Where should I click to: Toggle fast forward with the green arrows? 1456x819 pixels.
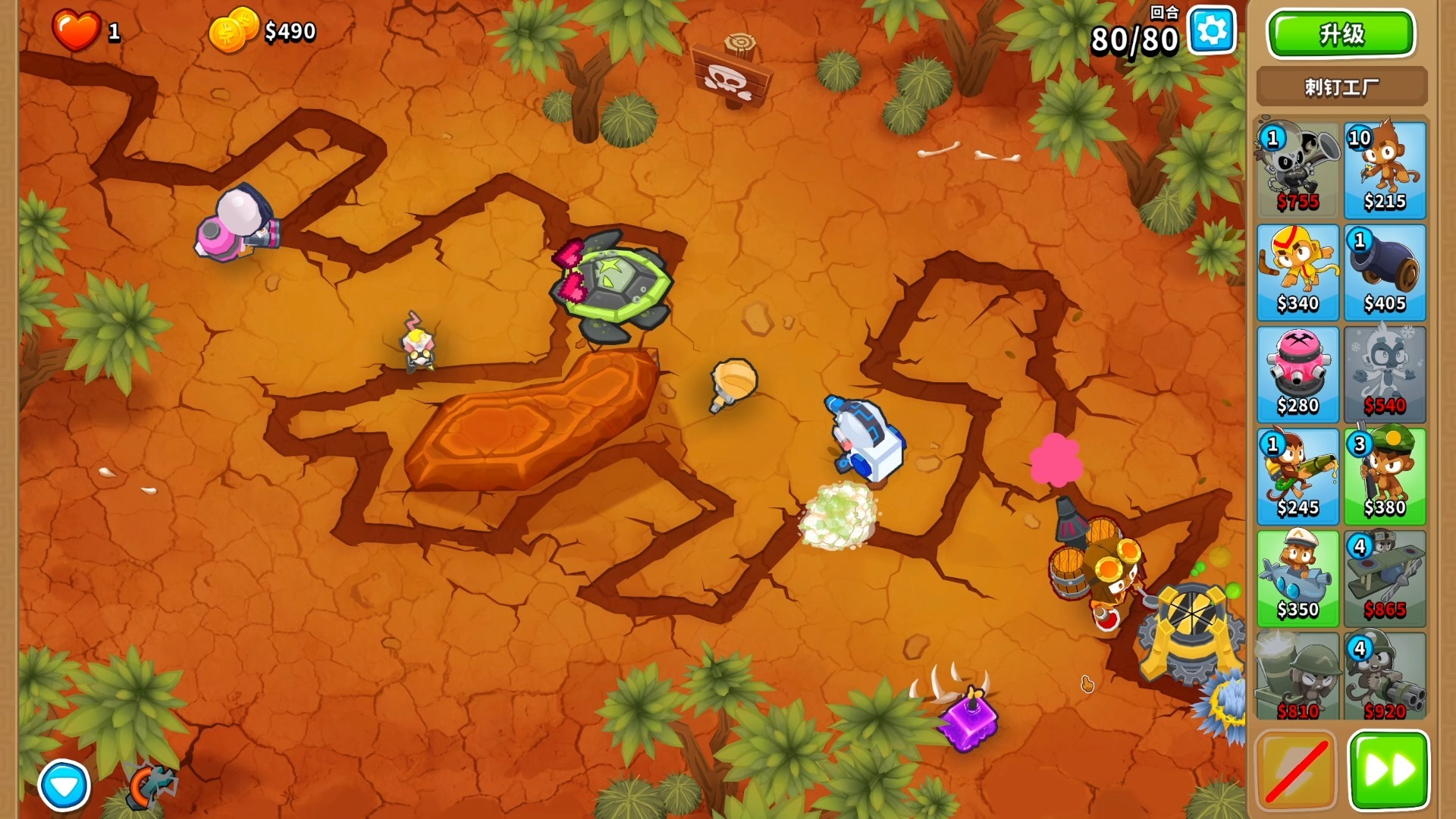coord(1389,771)
